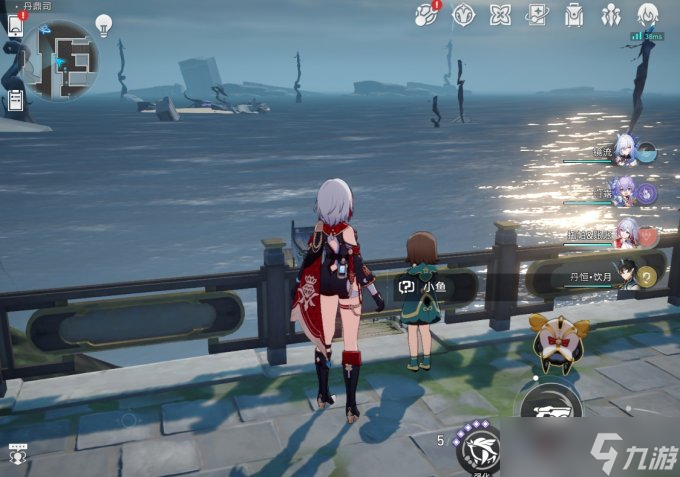Open the team setup icon
The image size is (680, 477).
(610, 15)
